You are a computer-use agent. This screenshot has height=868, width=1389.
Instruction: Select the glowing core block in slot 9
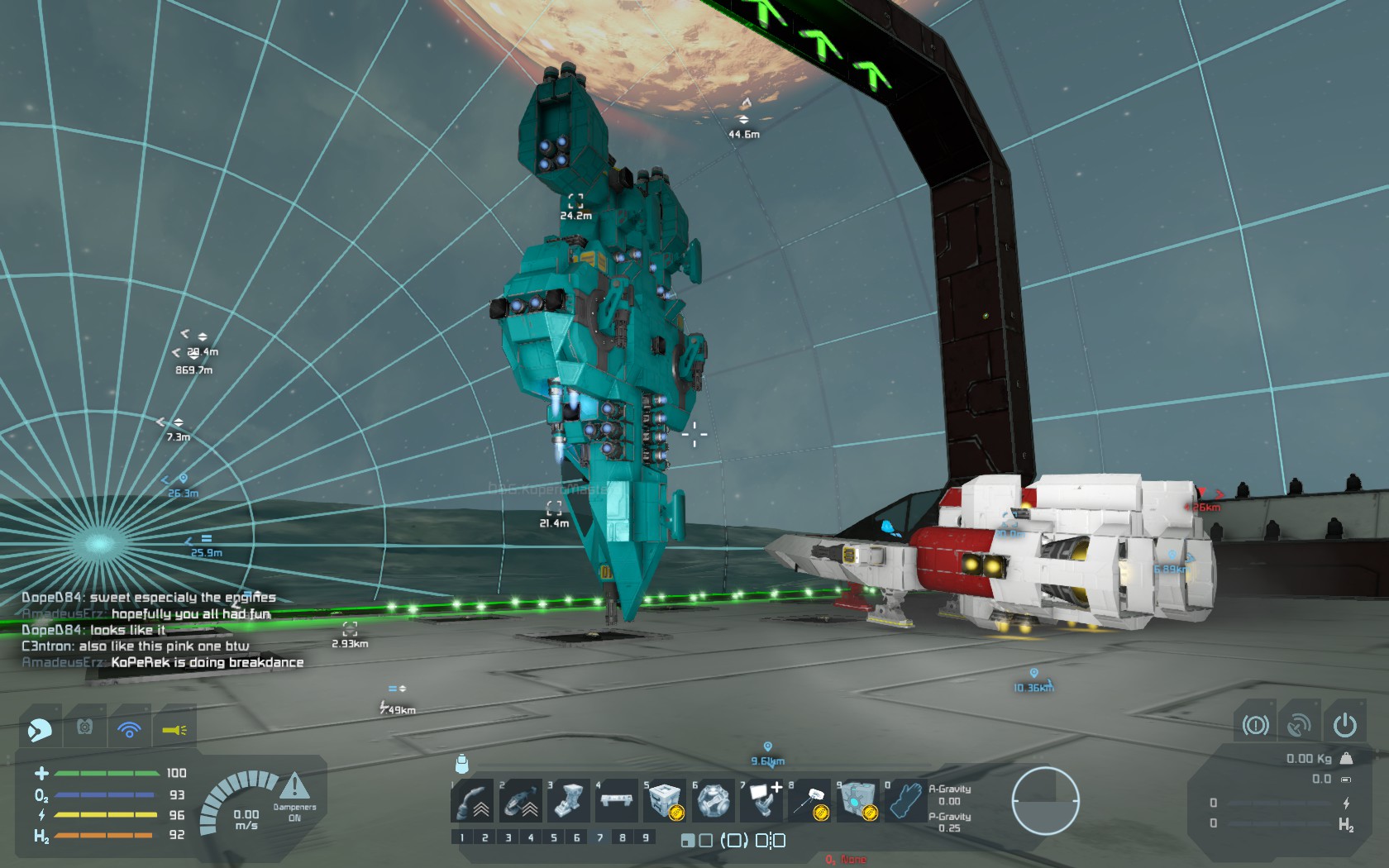(857, 800)
